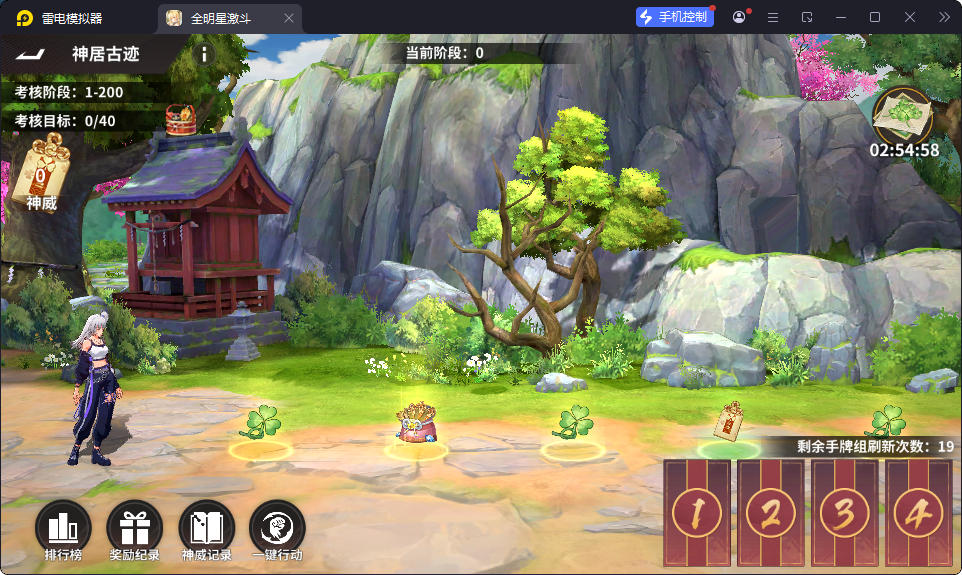This screenshot has height=575, width=962.
Task: Select the card numbered 1
Action: coord(697,513)
